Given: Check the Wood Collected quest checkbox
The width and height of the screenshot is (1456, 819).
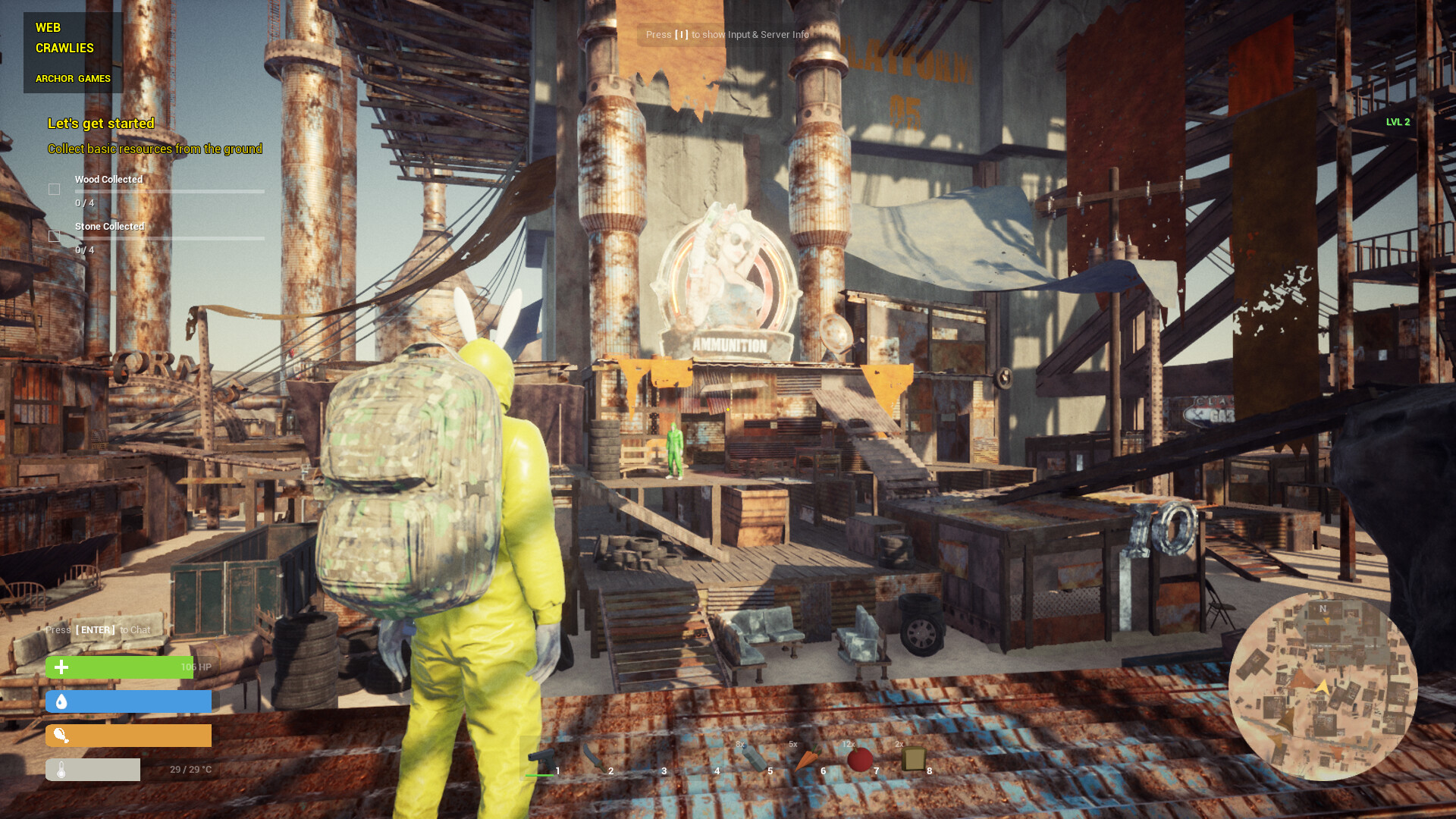Looking at the screenshot, I should click(54, 189).
